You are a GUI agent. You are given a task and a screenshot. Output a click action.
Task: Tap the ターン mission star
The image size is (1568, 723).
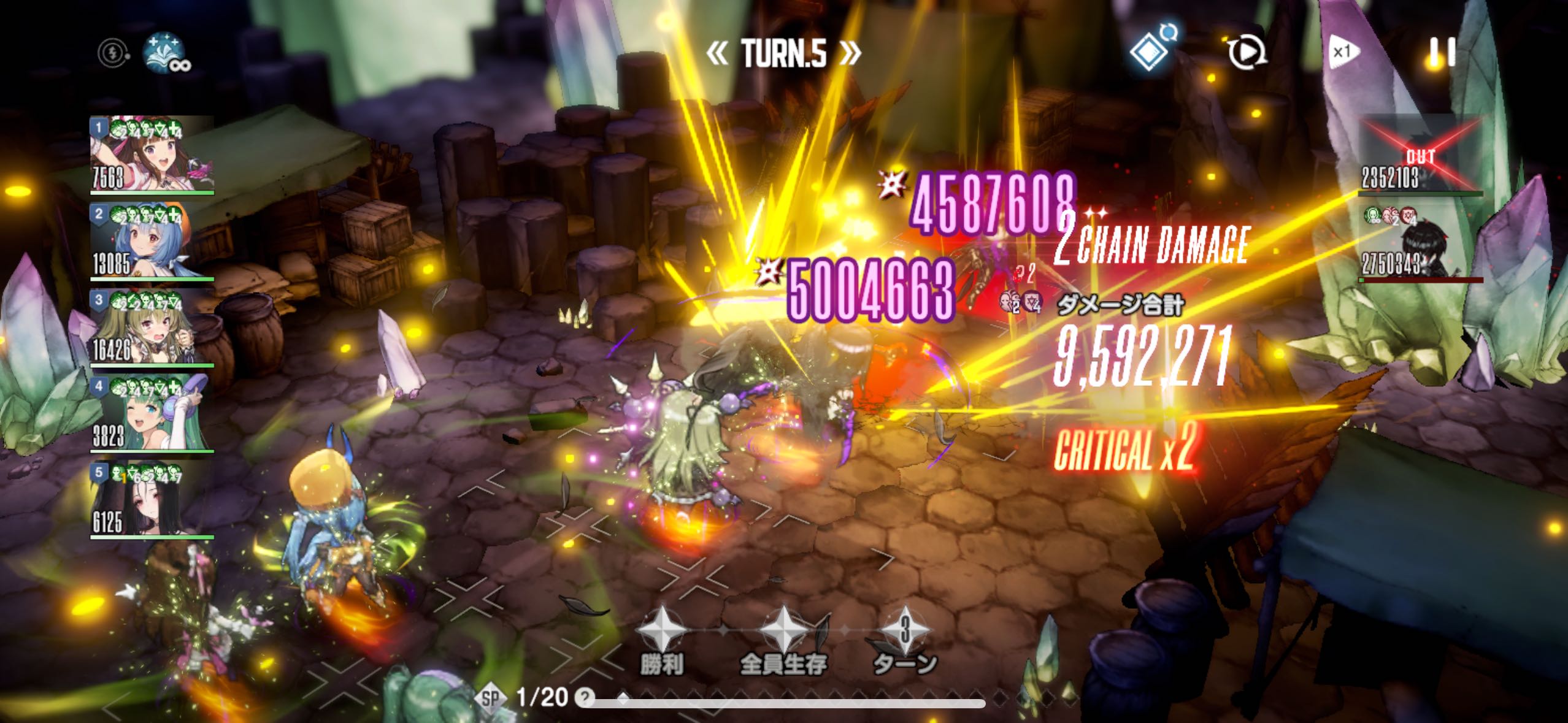[905, 630]
